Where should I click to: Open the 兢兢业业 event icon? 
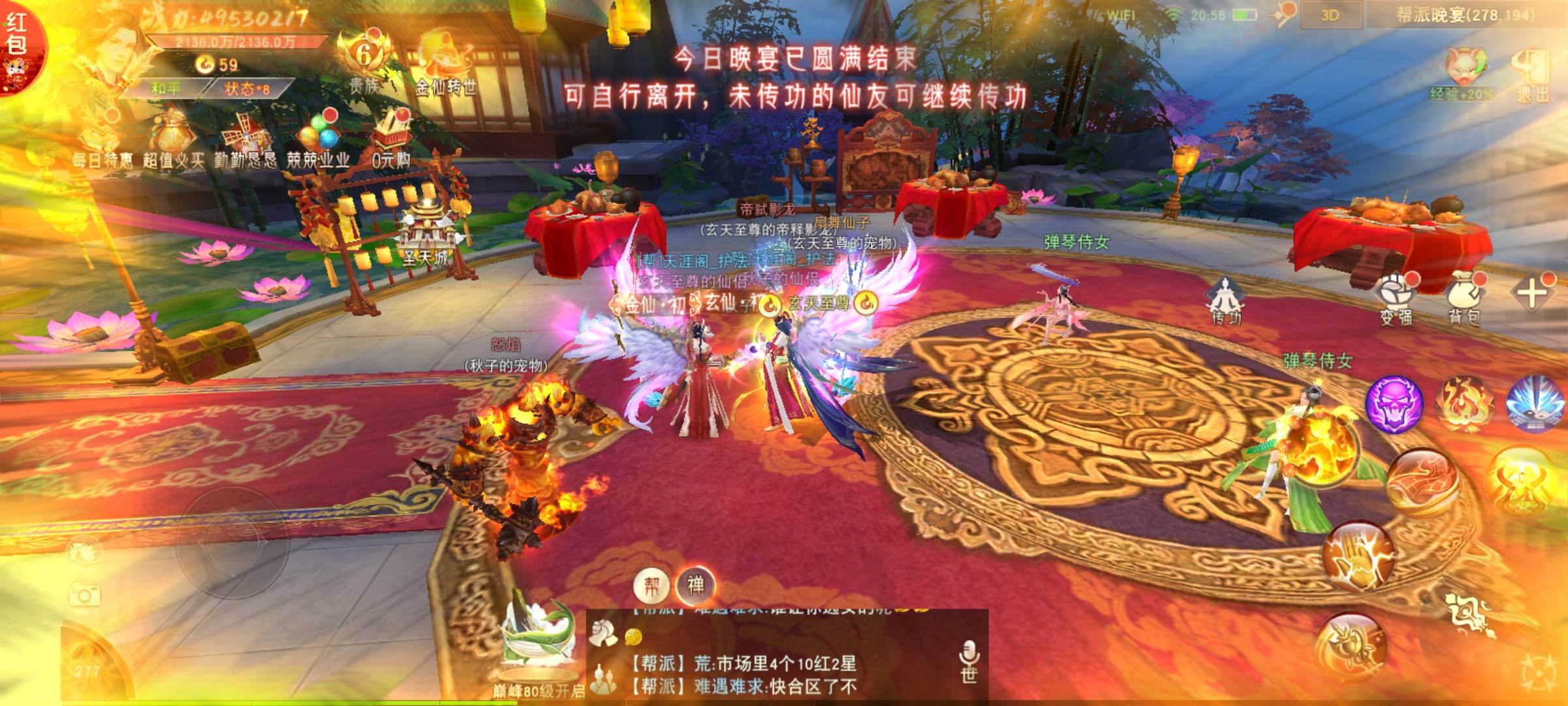318,139
